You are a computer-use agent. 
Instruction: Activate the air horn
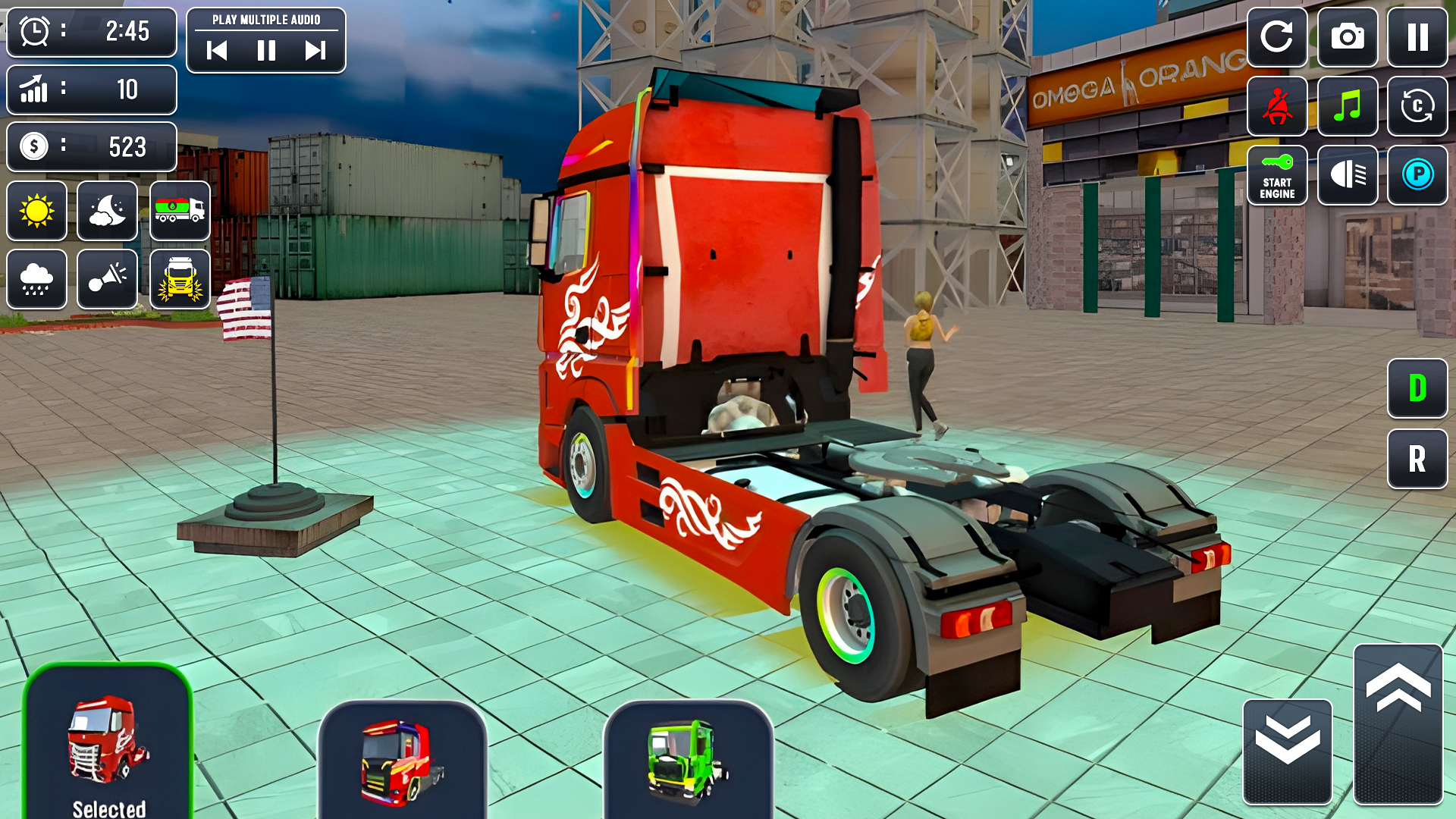pyautogui.click(x=107, y=279)
